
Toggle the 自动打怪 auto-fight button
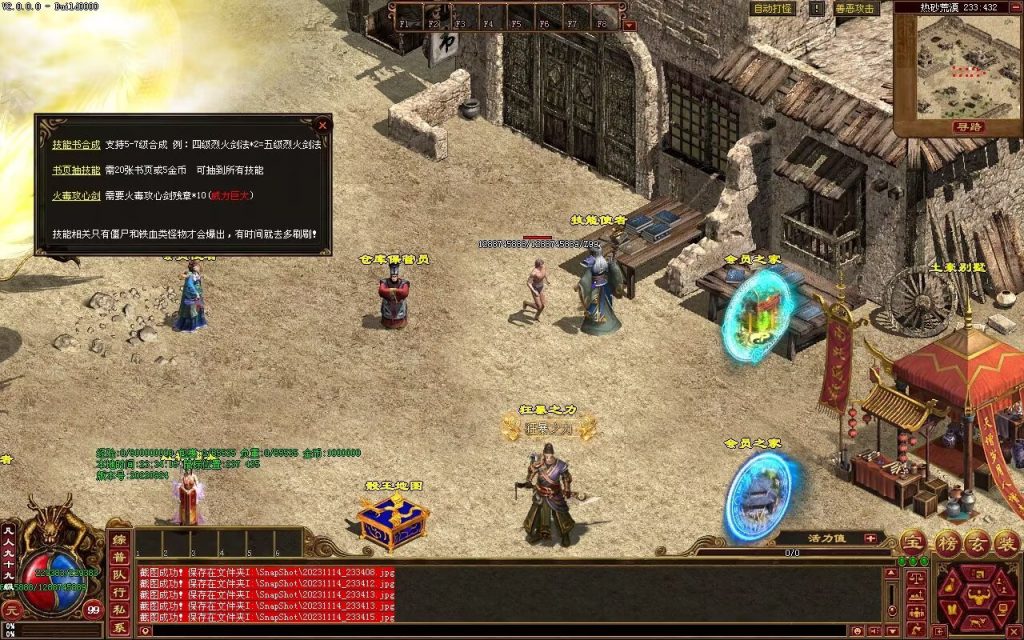(x=773, y=8)
